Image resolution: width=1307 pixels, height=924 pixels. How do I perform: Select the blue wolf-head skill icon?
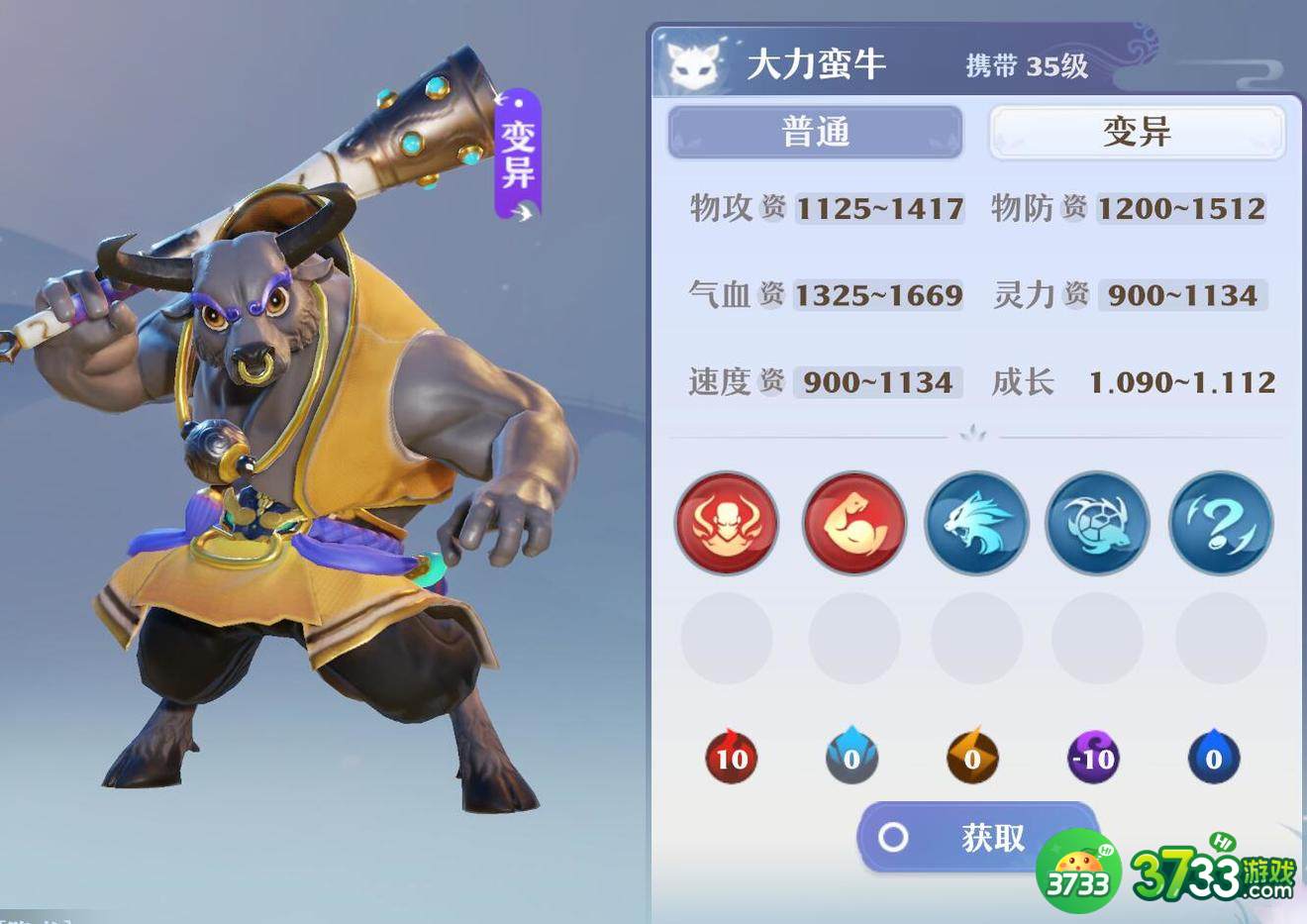coord(975,523)
